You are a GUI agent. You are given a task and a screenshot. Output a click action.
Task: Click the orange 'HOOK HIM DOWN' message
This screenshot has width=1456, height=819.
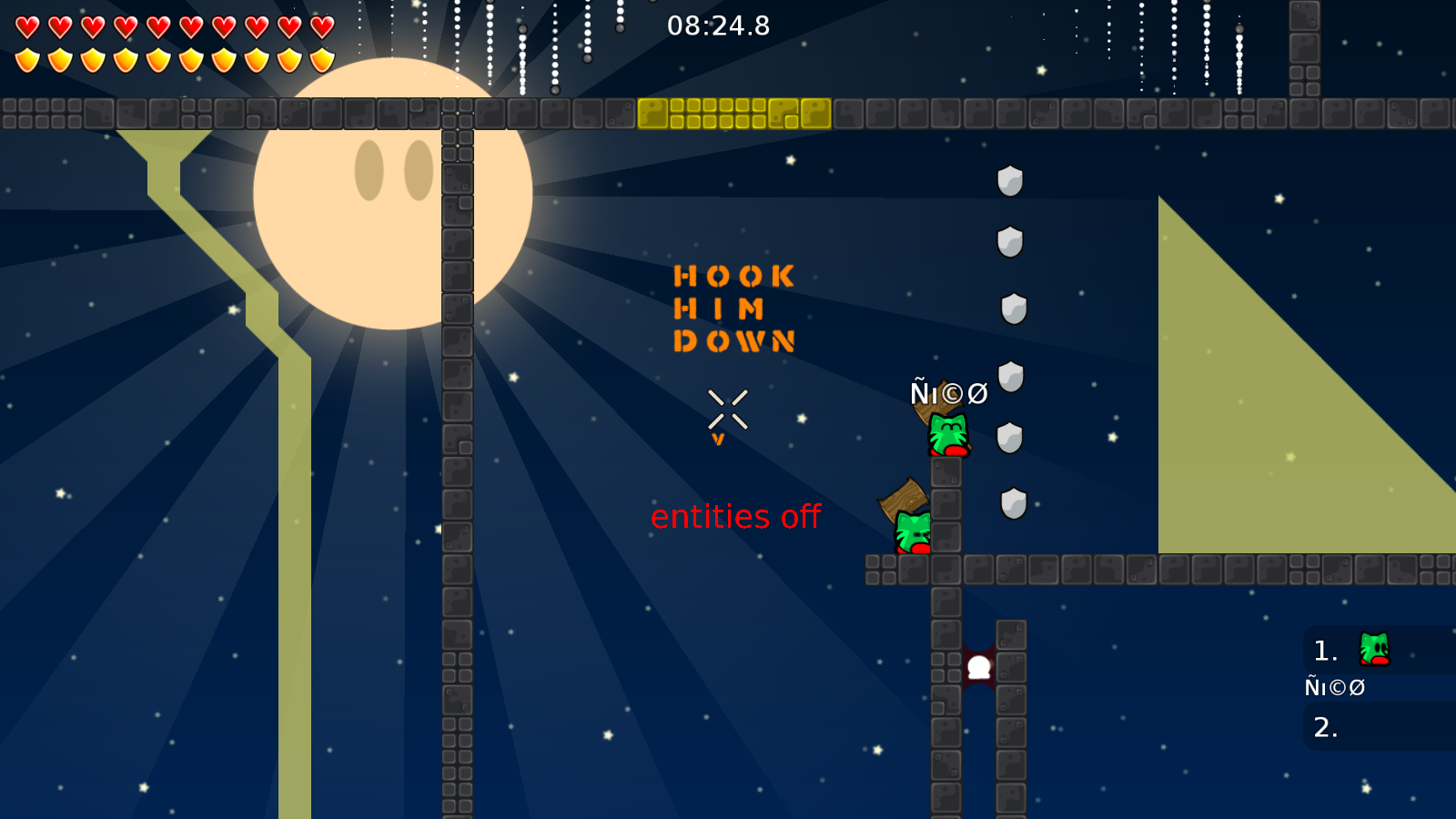pyautogui.click(x=734, y=309)
